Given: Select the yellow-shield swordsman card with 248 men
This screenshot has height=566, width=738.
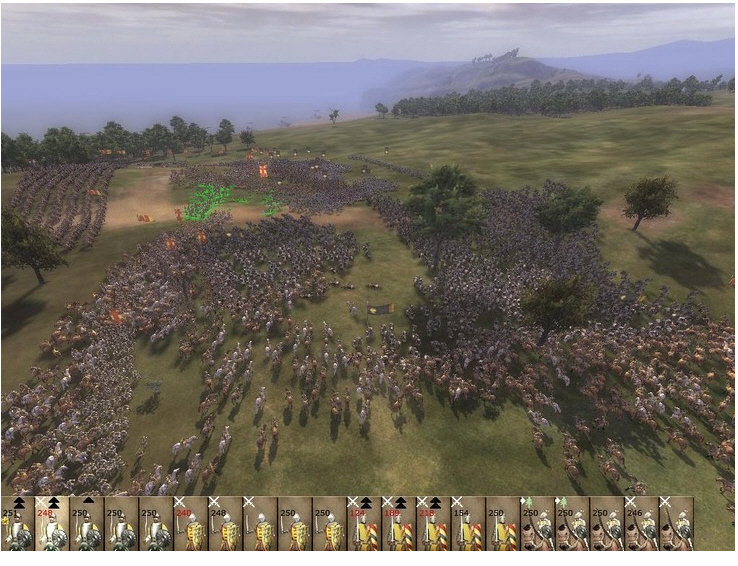Looking at the screenshot, I should click(225, 524).
